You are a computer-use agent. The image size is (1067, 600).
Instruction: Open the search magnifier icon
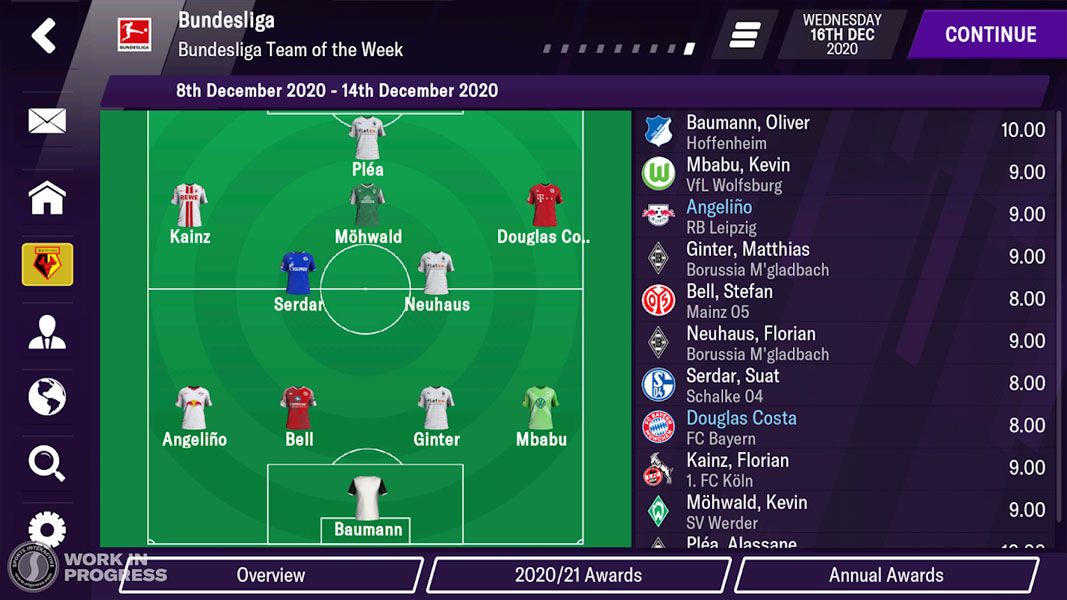(x=47, y=463)
